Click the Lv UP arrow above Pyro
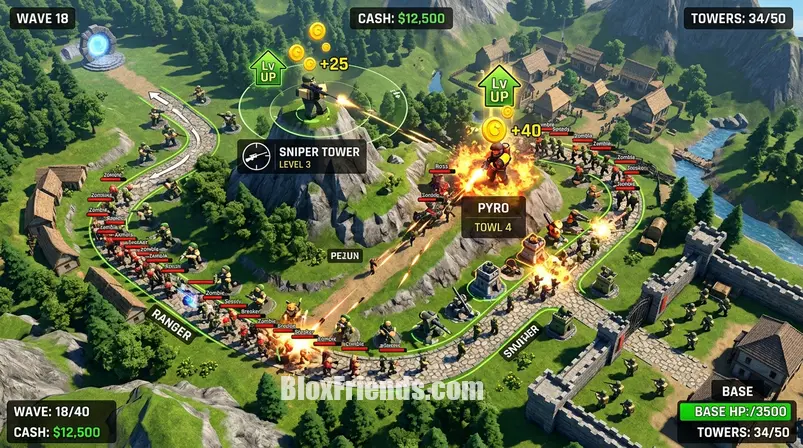Screen dimensions: 803x448 pyautogui.click(x=495, y=85)
